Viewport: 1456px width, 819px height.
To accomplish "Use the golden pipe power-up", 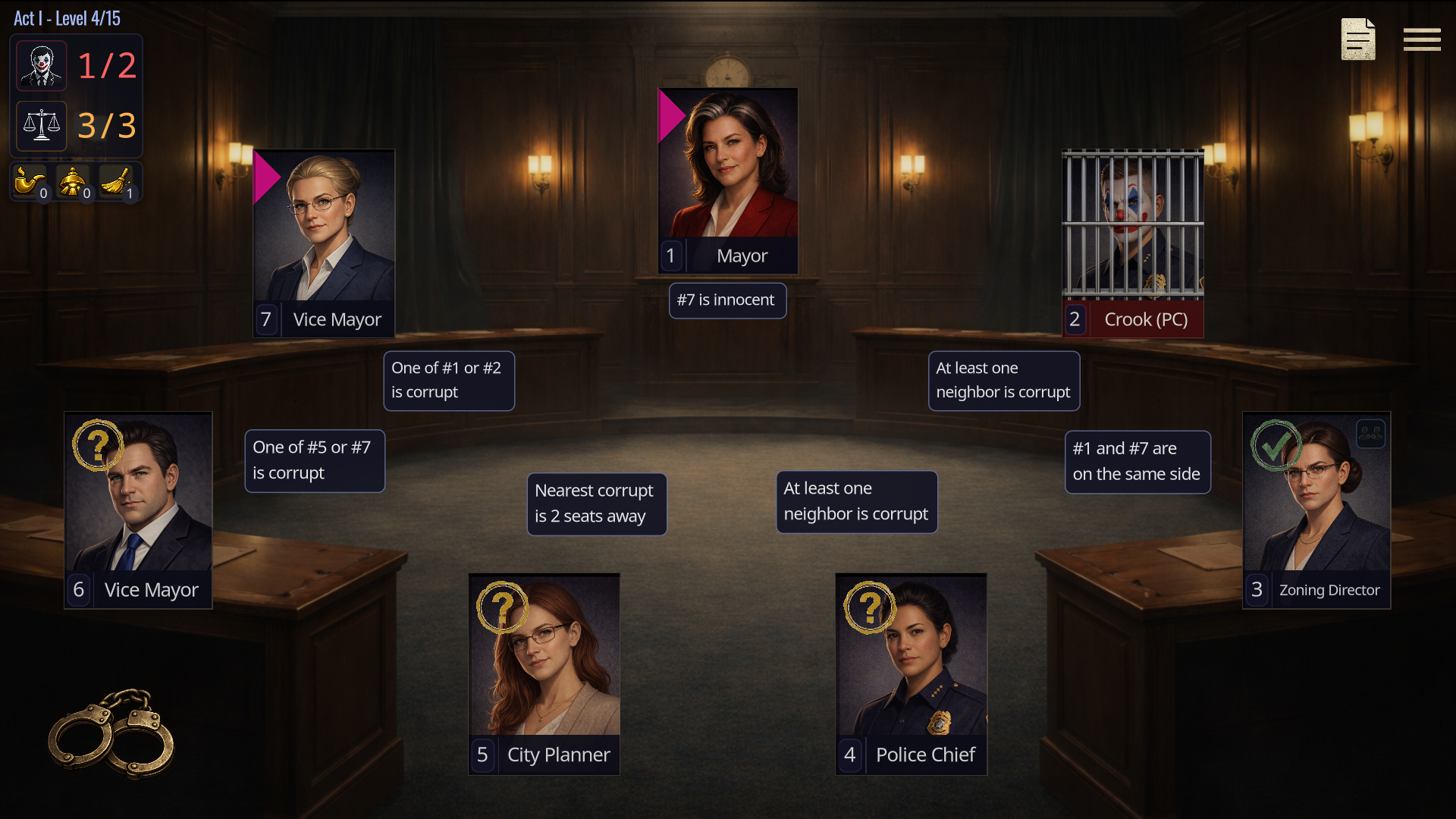I will [x=30, y=182].
